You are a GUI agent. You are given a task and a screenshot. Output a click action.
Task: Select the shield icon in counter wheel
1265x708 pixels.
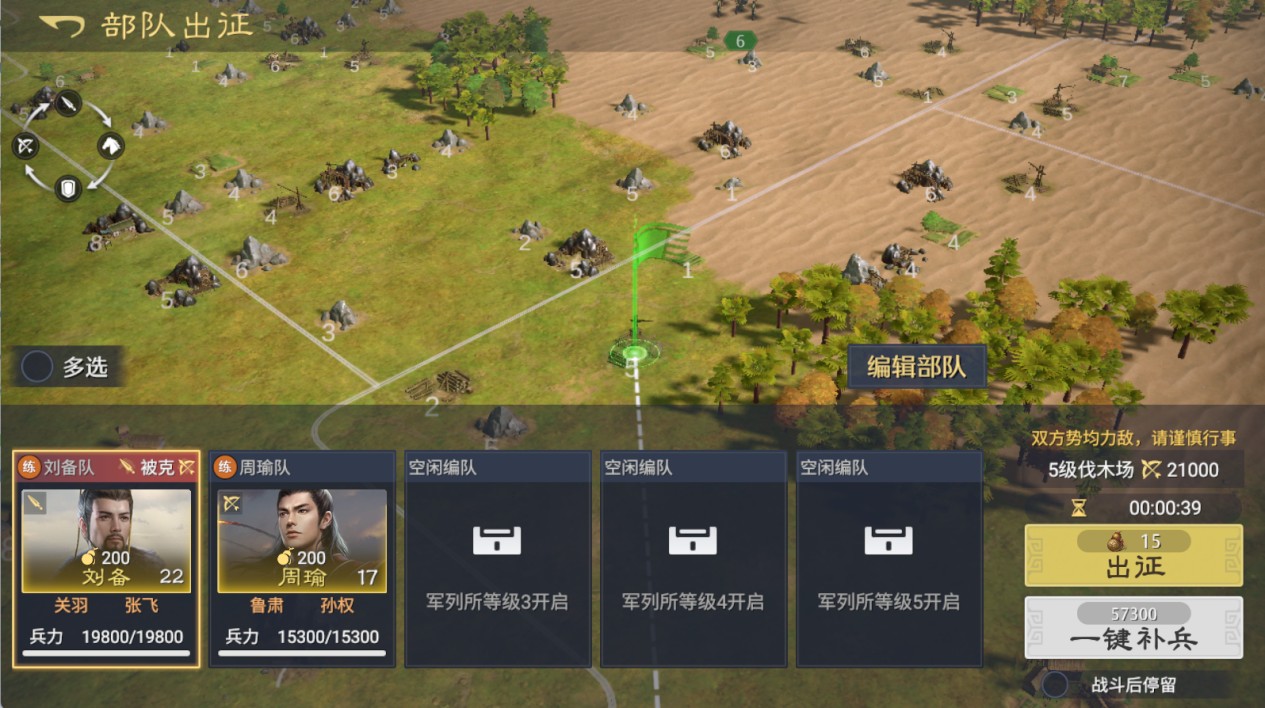(67, 187)
